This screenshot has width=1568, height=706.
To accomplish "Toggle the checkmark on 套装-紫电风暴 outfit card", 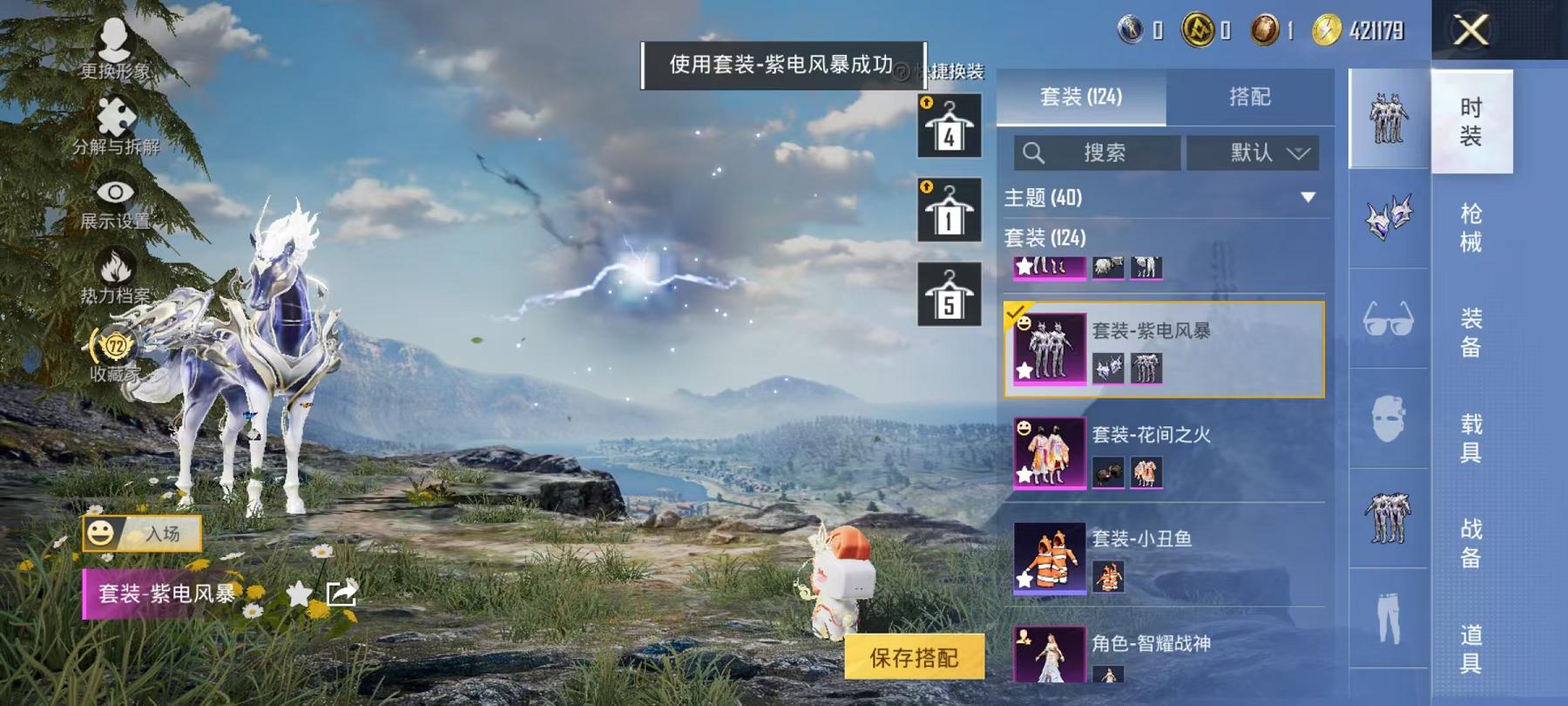I will (x=1015, y=309).
